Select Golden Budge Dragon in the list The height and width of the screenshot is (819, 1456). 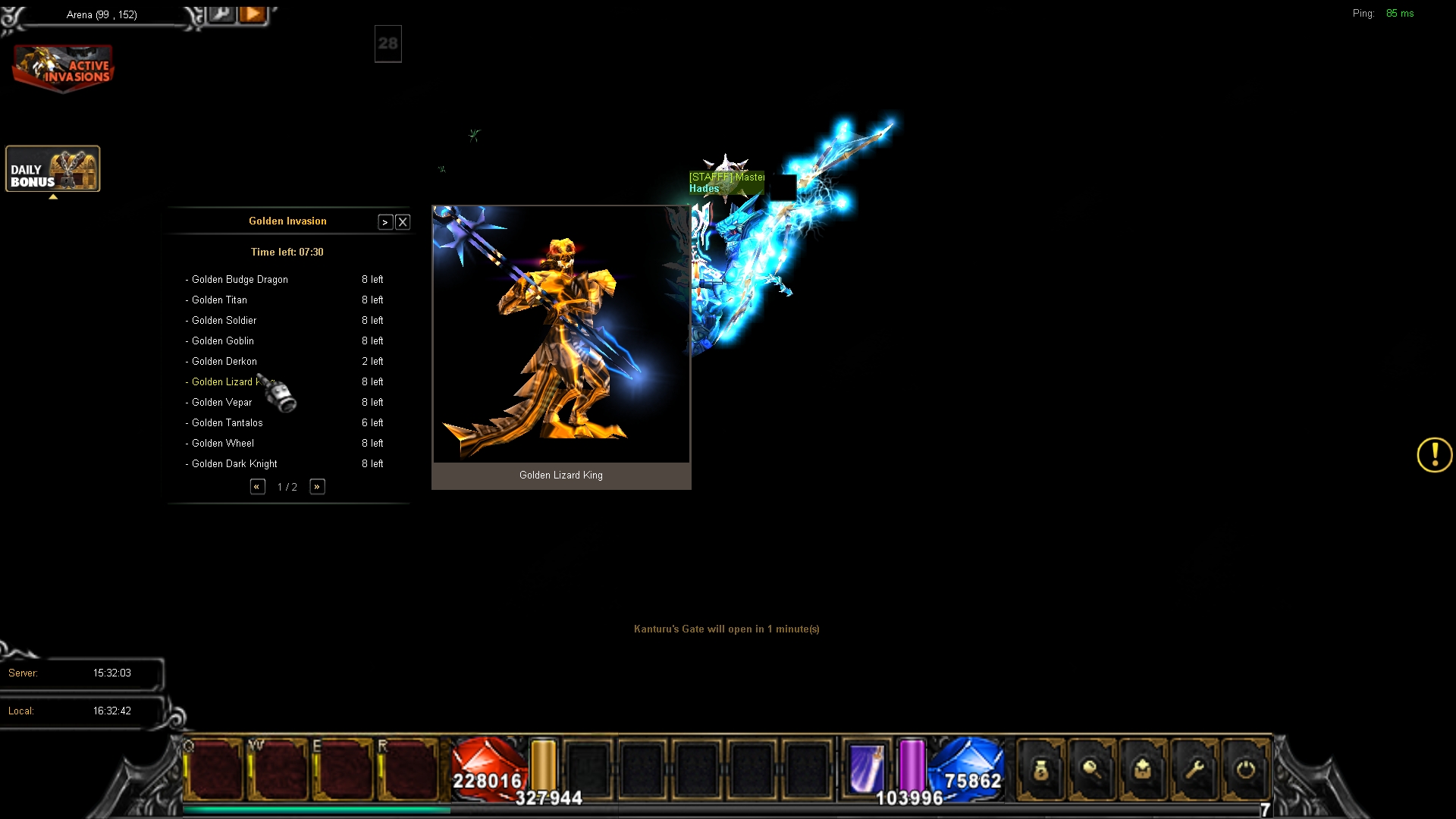coord(240,280)
